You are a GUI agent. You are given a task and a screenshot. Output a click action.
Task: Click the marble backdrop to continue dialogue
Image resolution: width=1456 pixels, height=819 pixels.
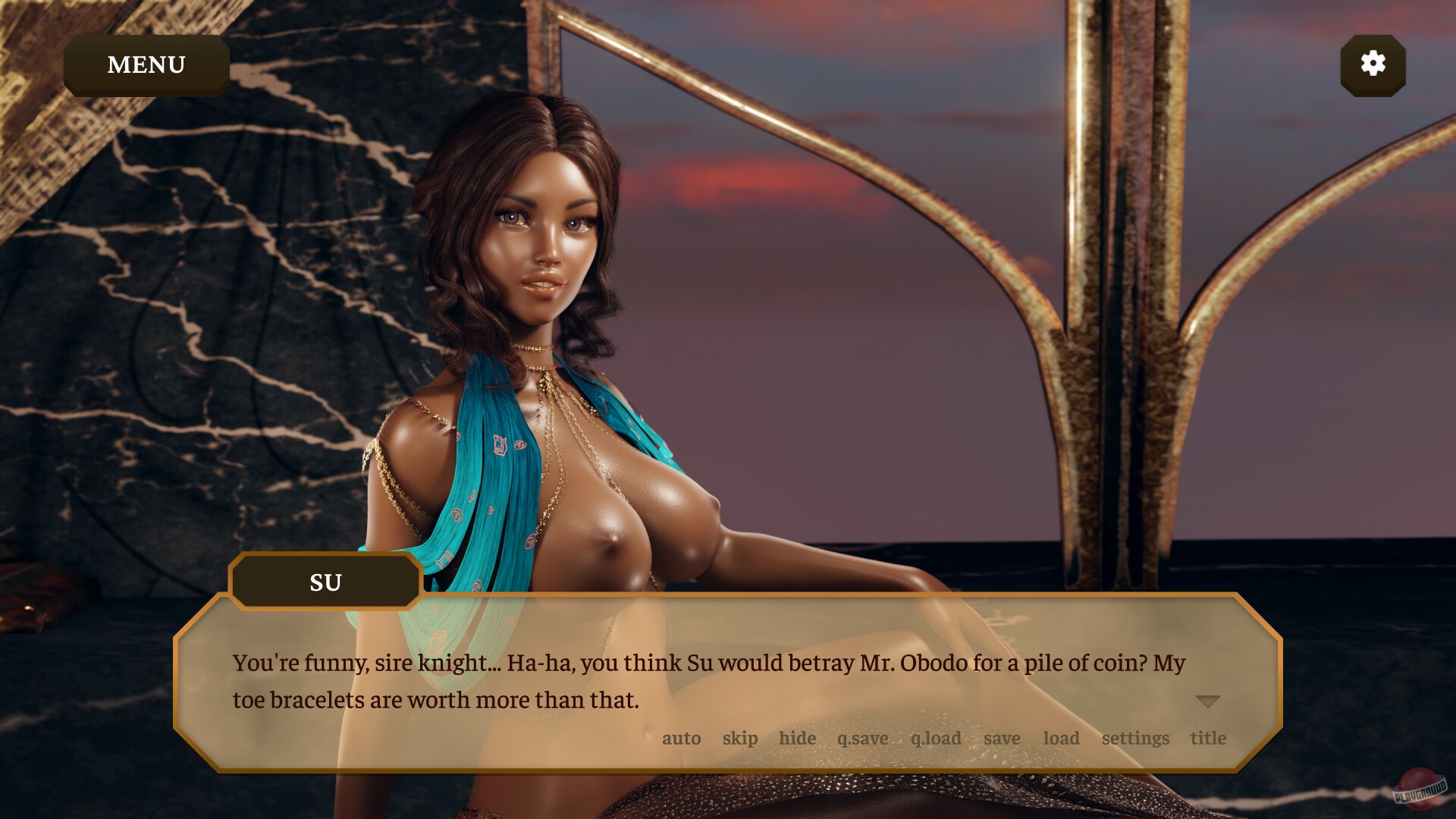click(227, 303)
